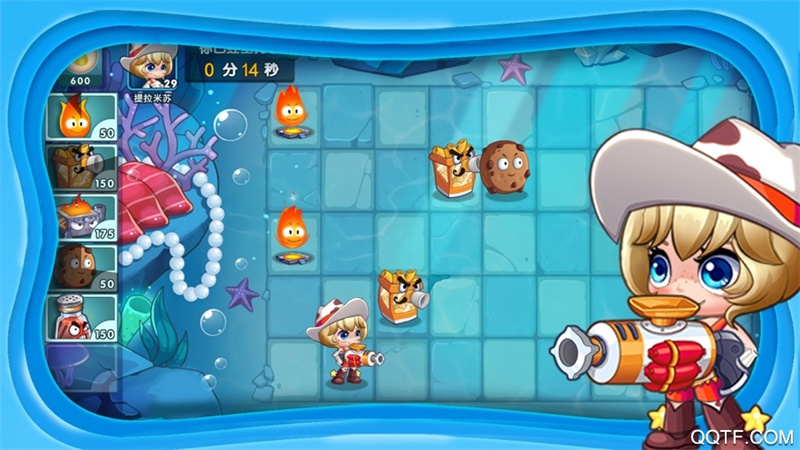This screenshot has width=800, height=450.
Task: Select the flame sprite card costing 50
Action: pyautogui.click(x=81, y=117)
